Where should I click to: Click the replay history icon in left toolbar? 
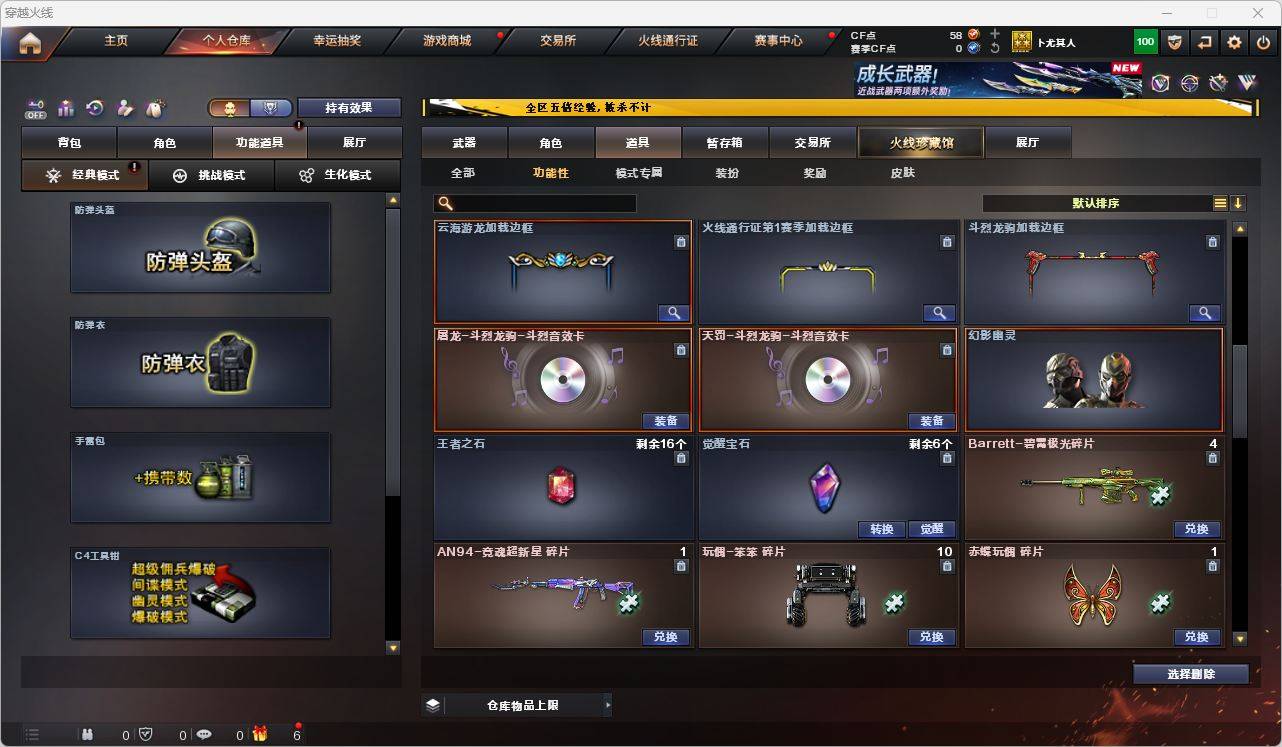(95, 106)
